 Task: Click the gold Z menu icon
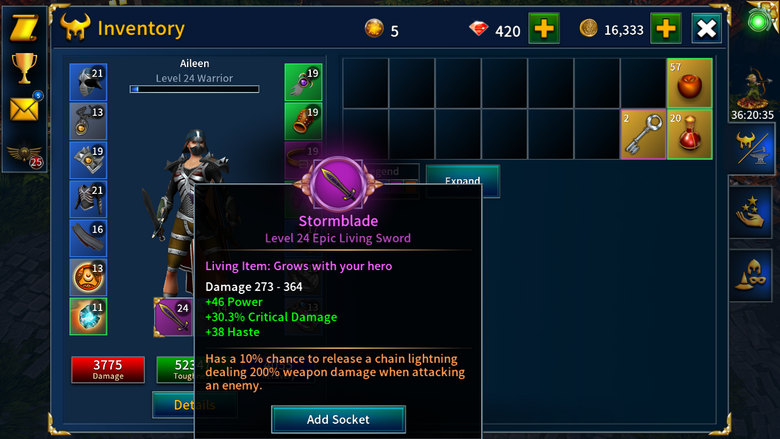pyautogui.click(x=23, y=28)
